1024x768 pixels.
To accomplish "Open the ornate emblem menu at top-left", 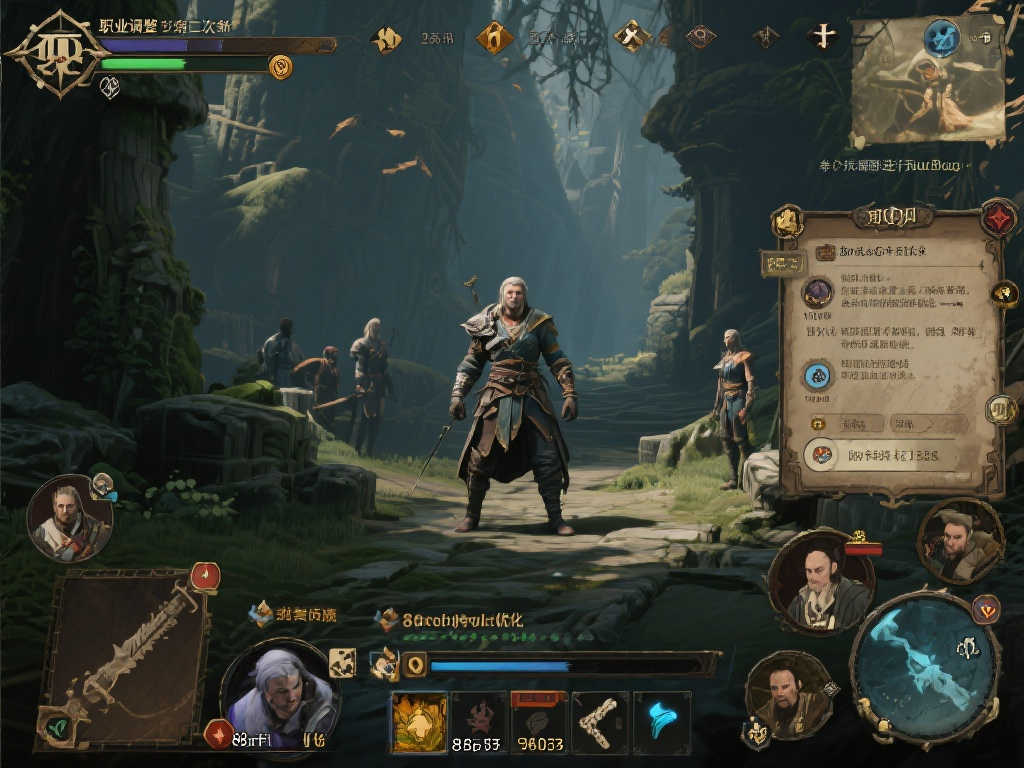I will point(55,53).
